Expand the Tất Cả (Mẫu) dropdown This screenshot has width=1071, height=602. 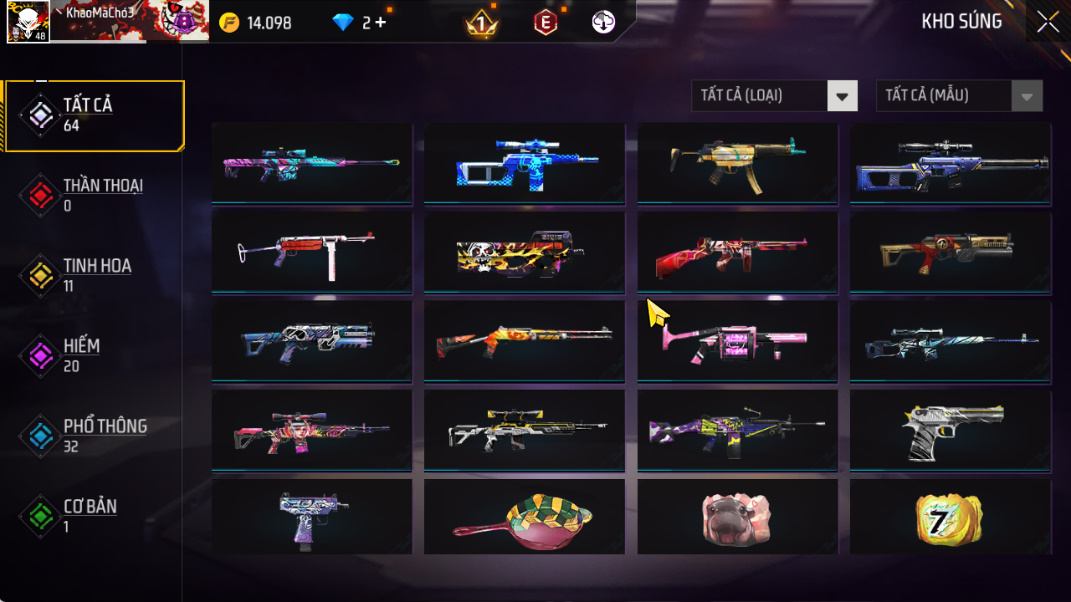click(x=958, y=96)
